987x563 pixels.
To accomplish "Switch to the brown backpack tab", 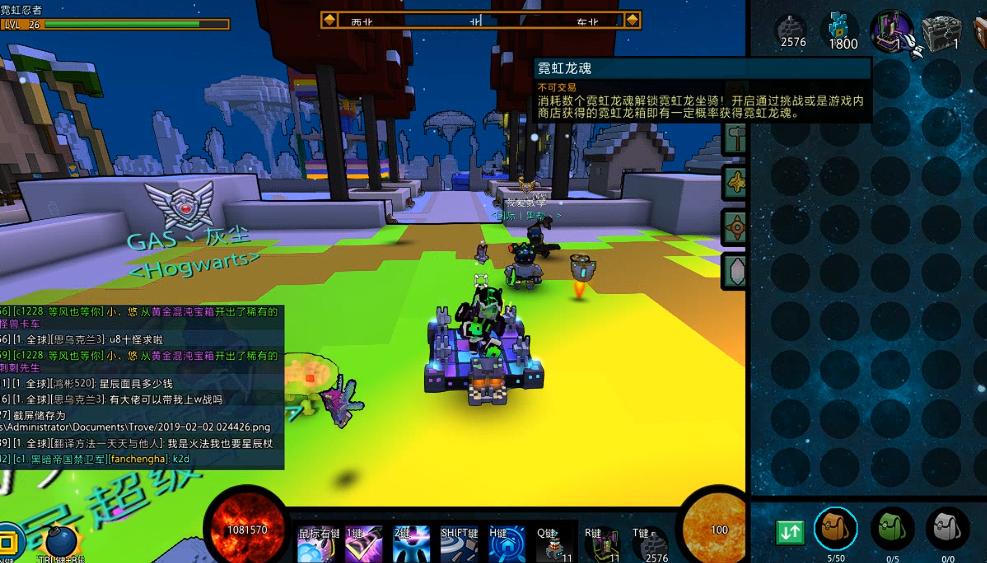I will (x=835, y=528).
